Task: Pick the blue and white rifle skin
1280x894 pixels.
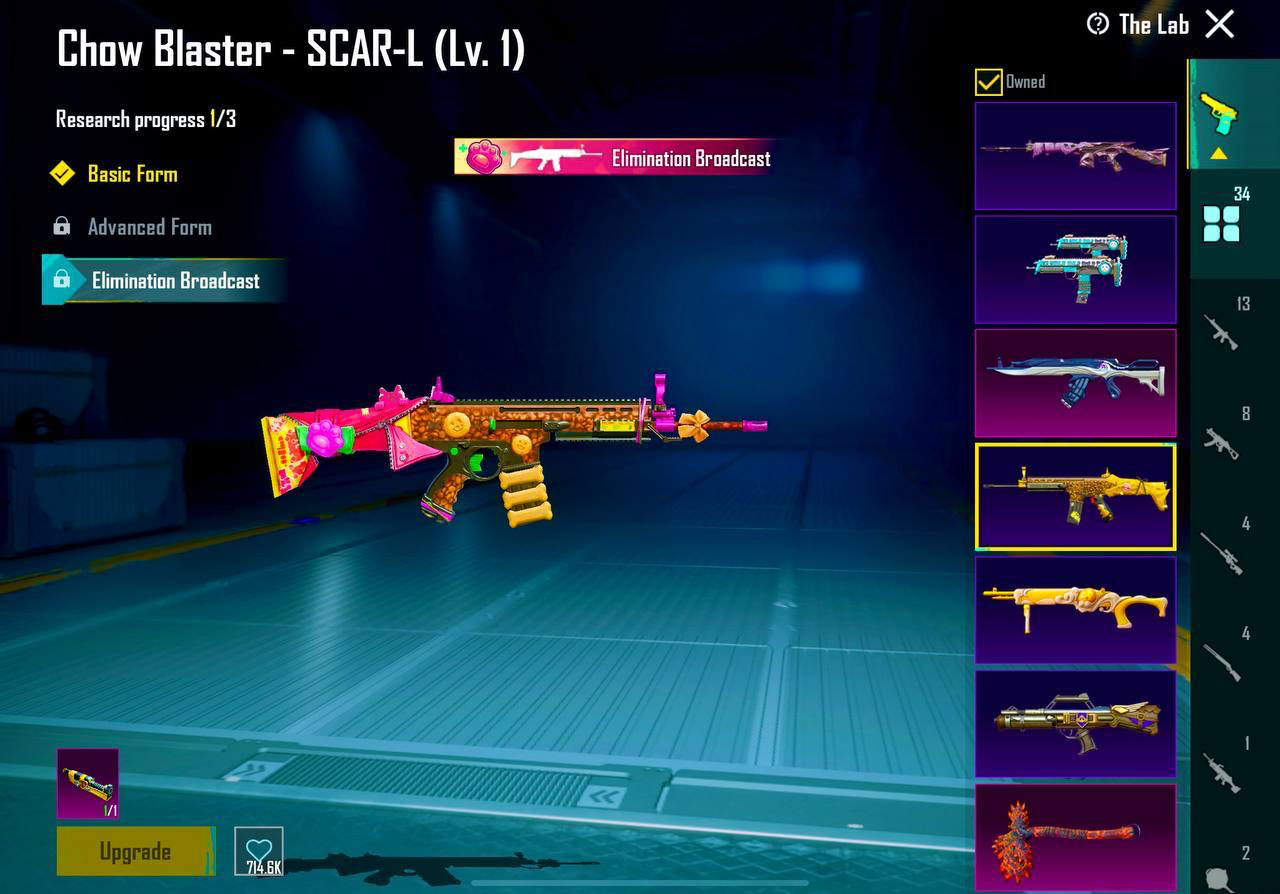Action: pos(1075,382)
